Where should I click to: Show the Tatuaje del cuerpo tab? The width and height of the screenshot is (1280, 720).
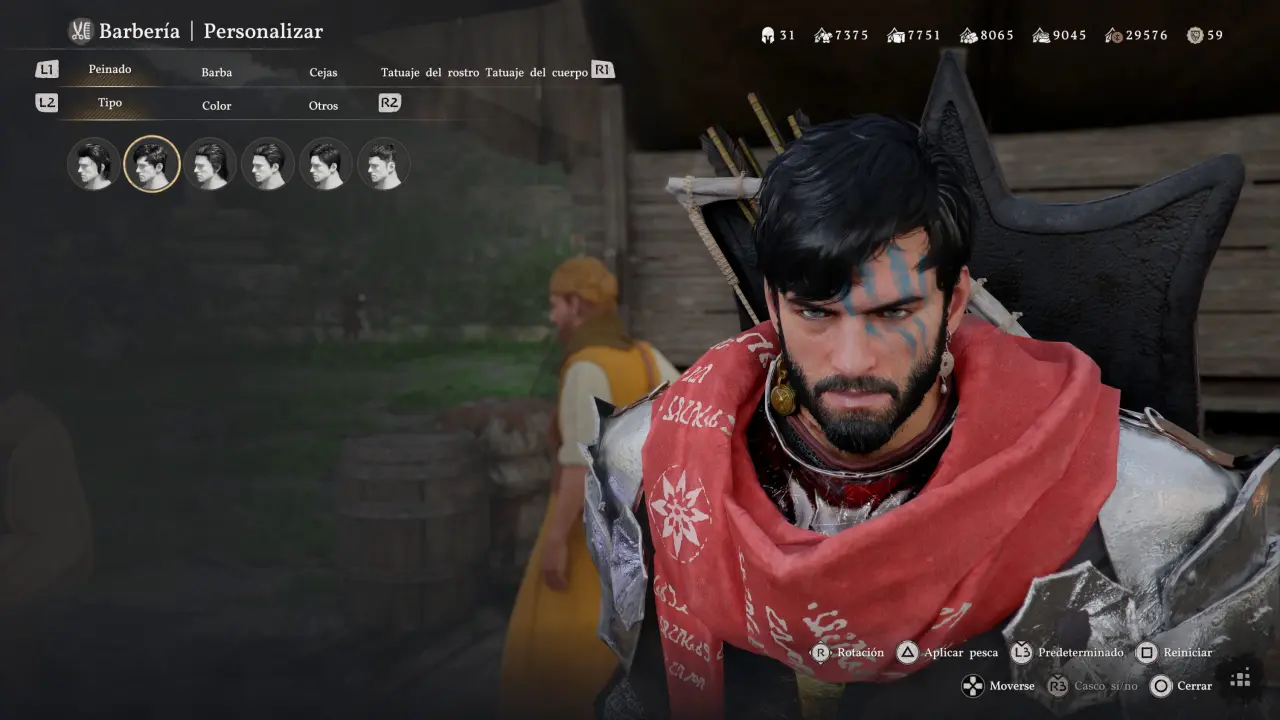click(x=536, y=73)
